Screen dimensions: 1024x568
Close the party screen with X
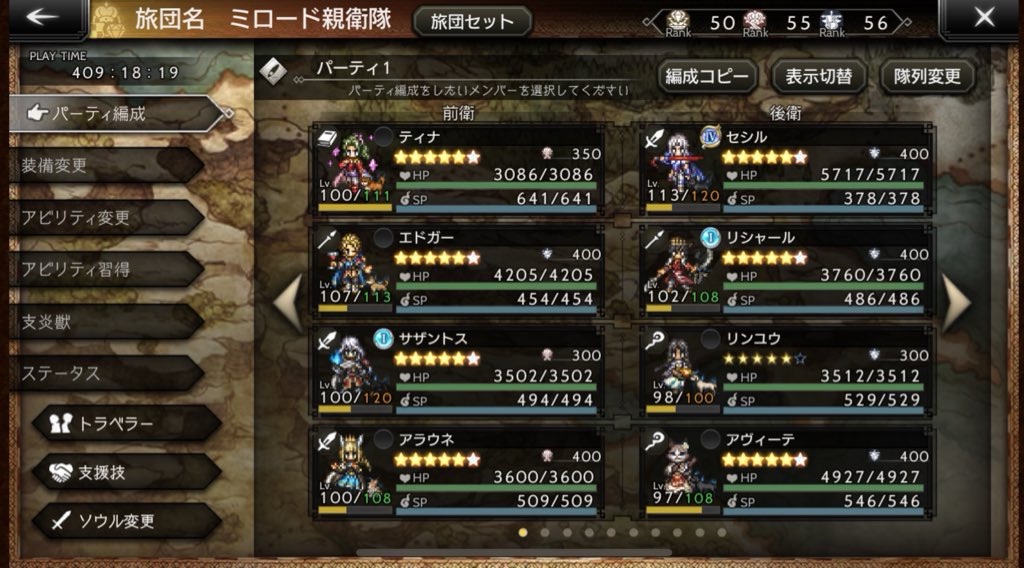984,18
